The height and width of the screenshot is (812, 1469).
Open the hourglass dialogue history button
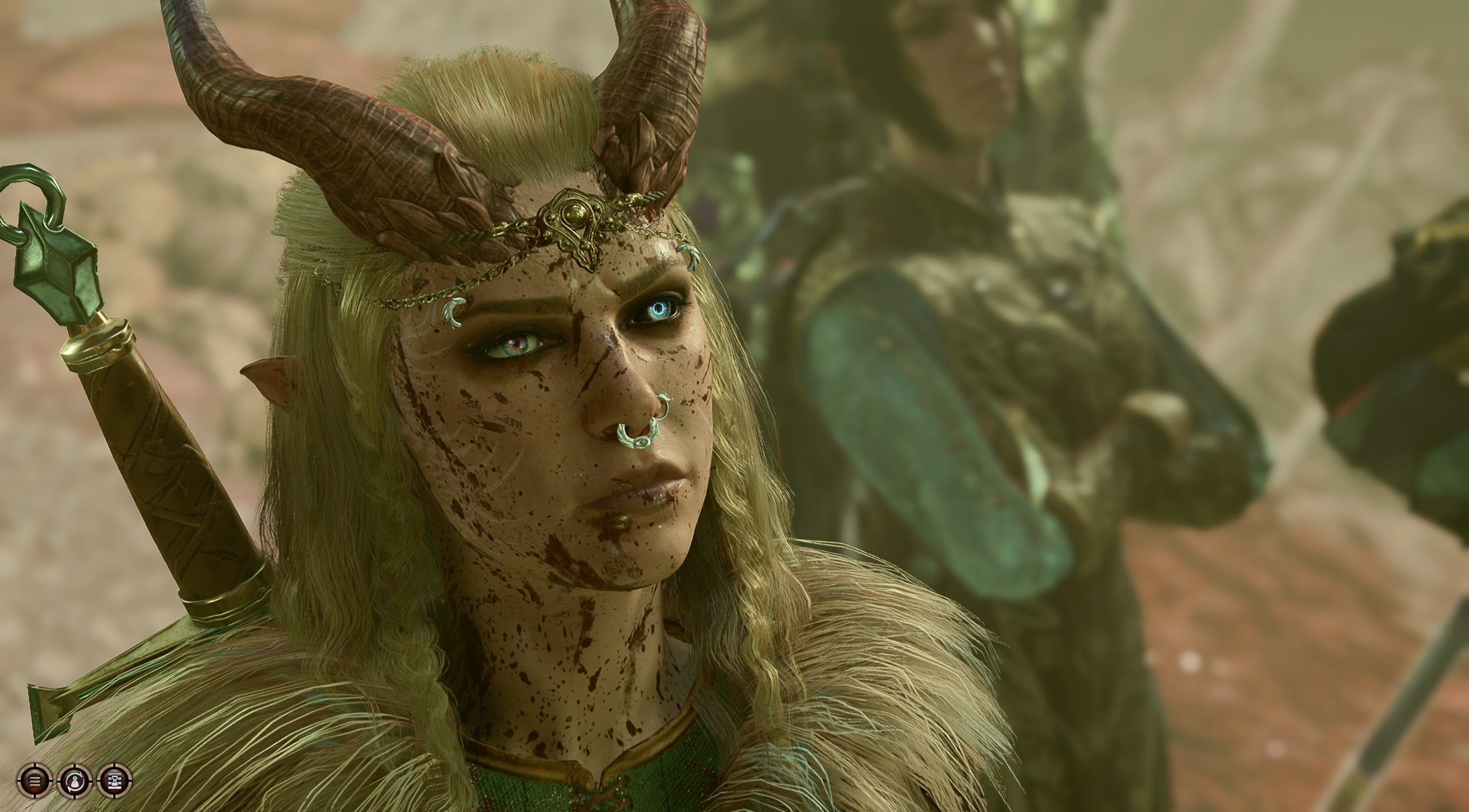click(x=114, y=780)
